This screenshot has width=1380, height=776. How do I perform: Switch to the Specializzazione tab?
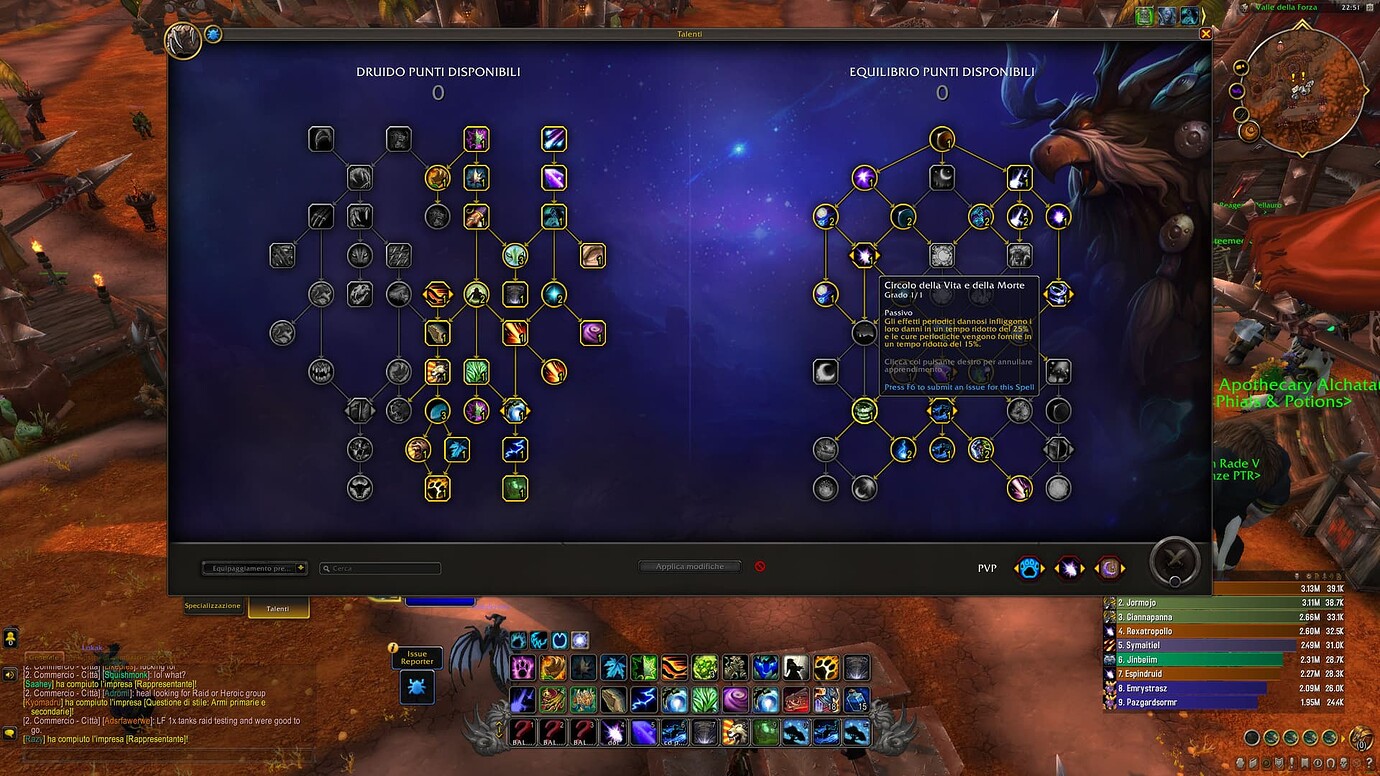(x=212, y=605)
